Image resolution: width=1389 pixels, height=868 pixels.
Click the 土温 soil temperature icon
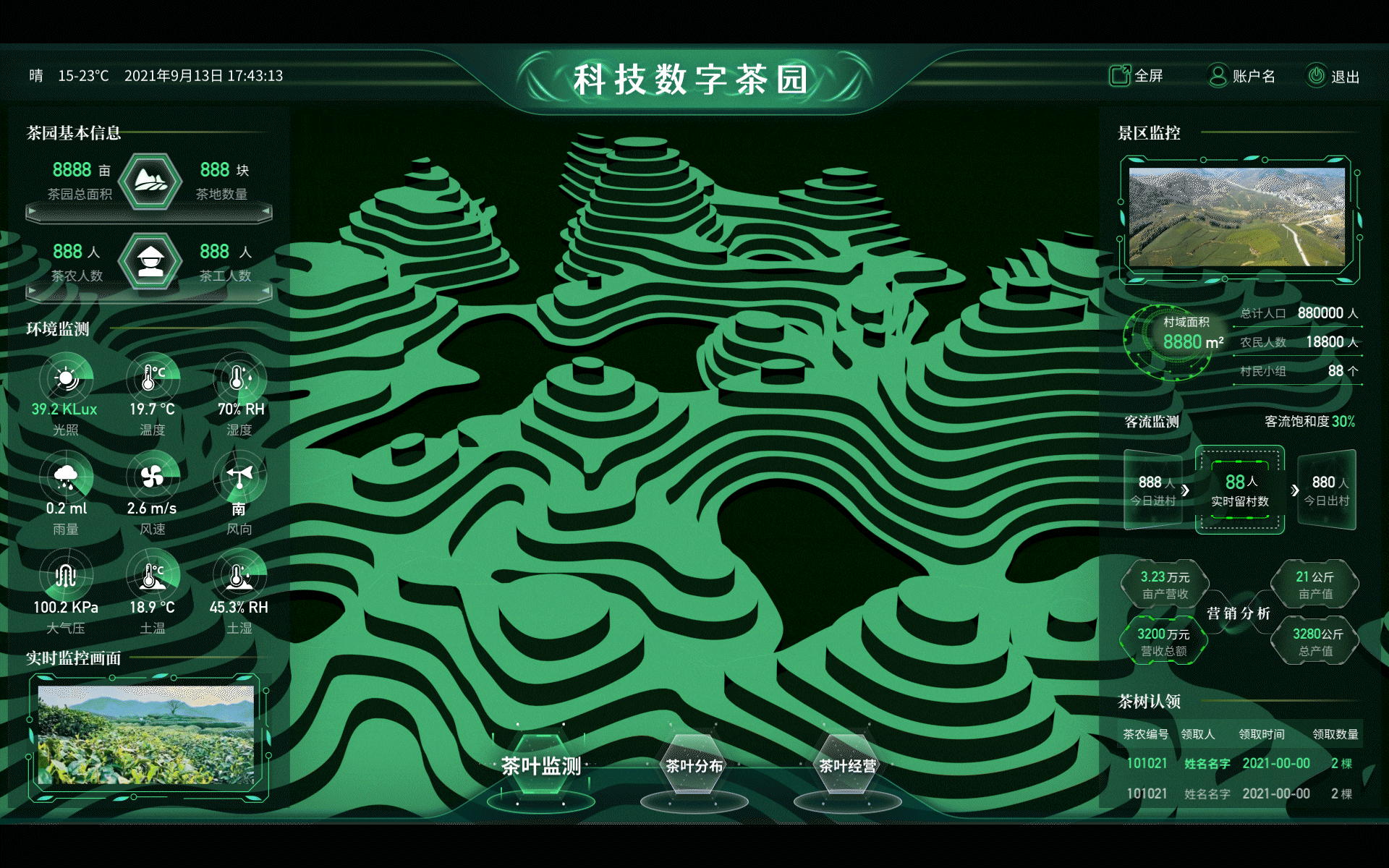[153, 577]
